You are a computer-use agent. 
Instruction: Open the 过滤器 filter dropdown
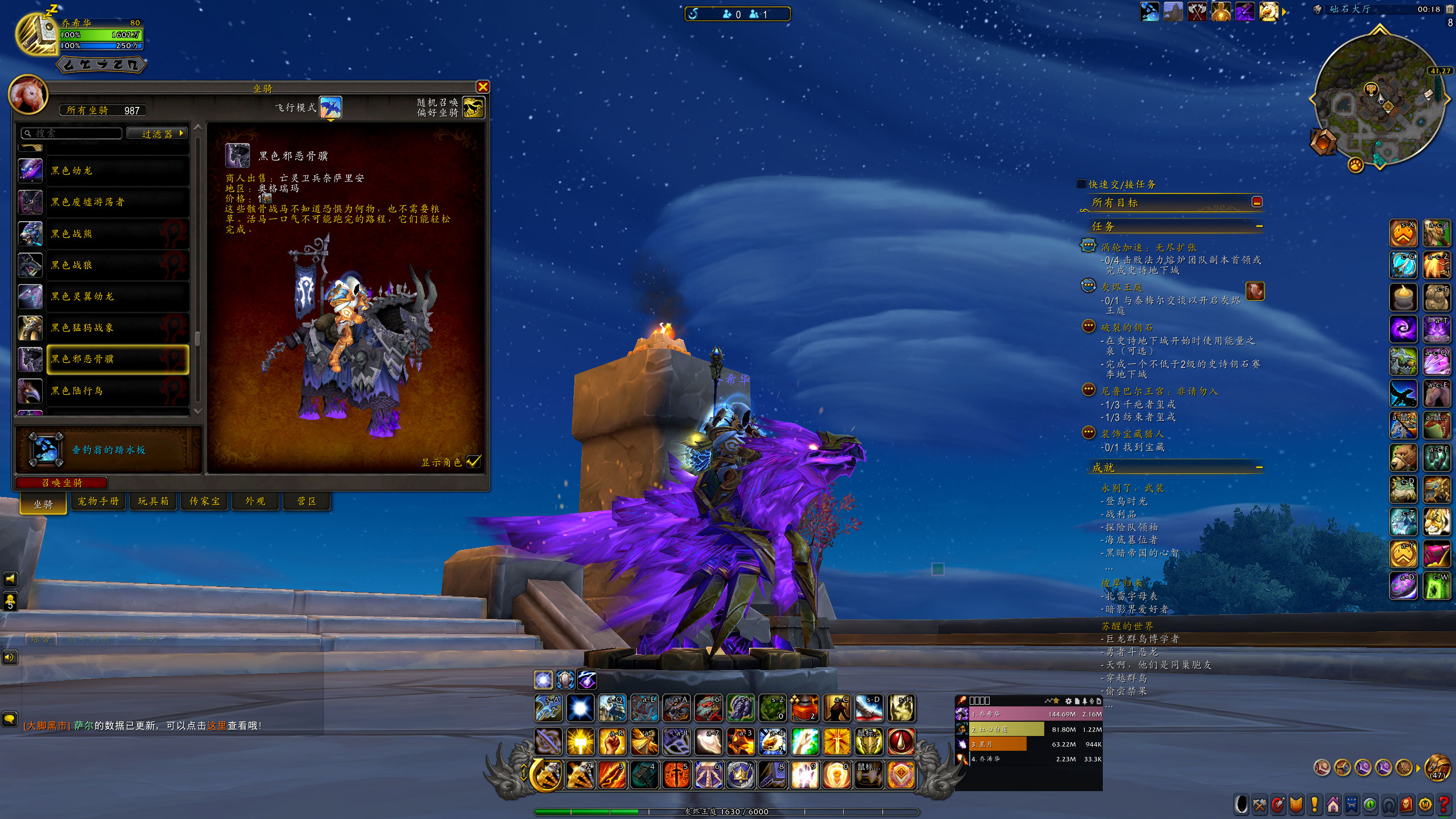pos(157,134)
